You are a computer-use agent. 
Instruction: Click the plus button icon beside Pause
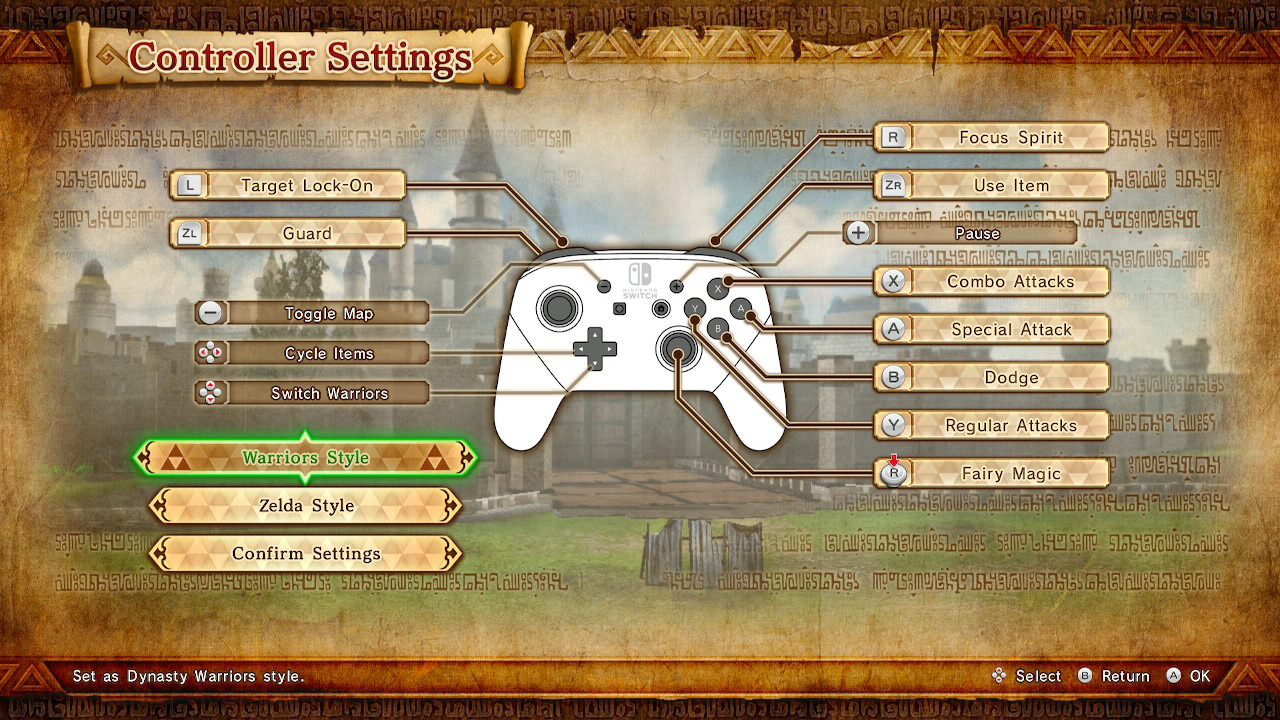(857, 233)
